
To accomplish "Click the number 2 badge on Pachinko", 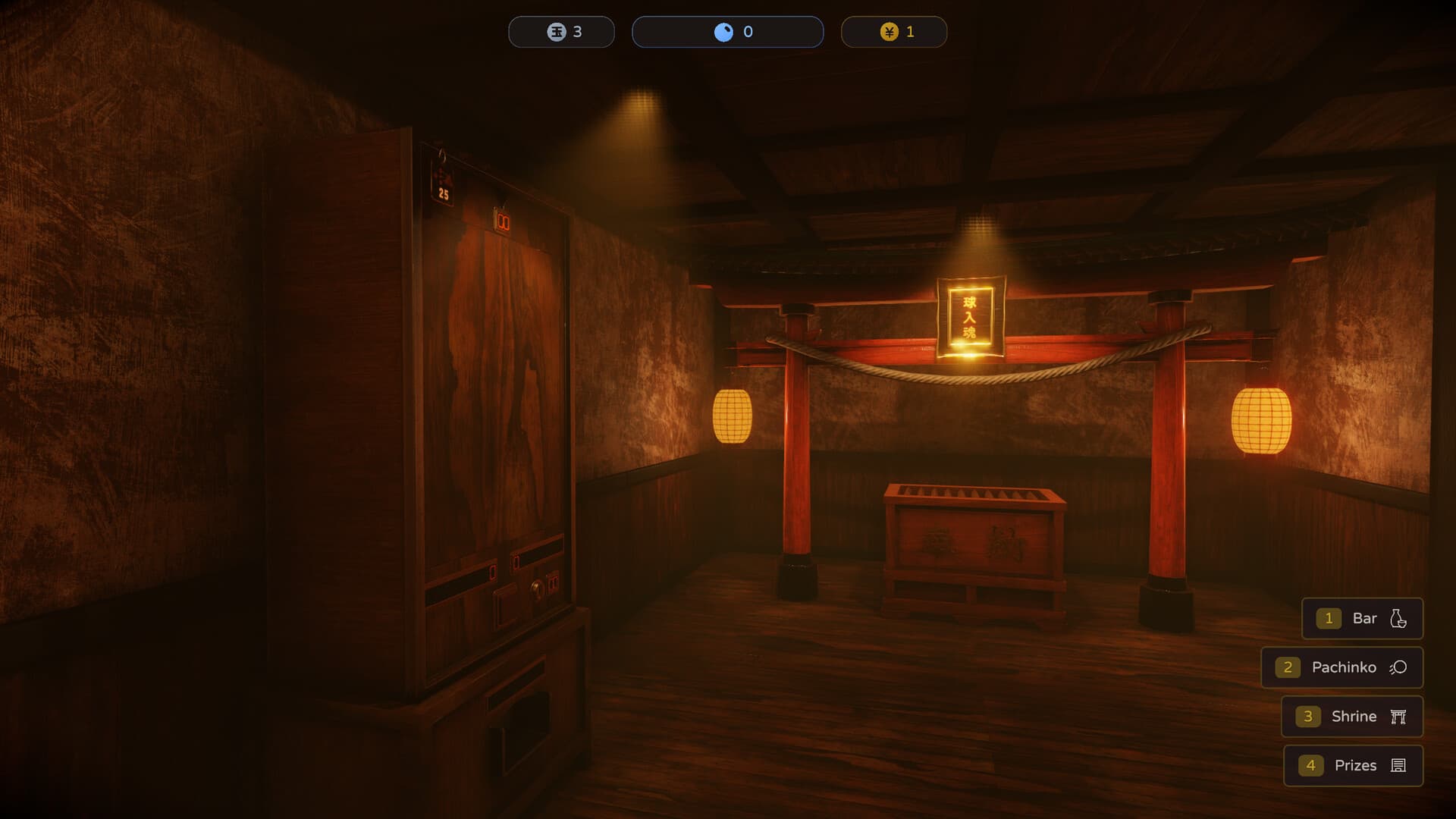I will tap(1289, 667).
